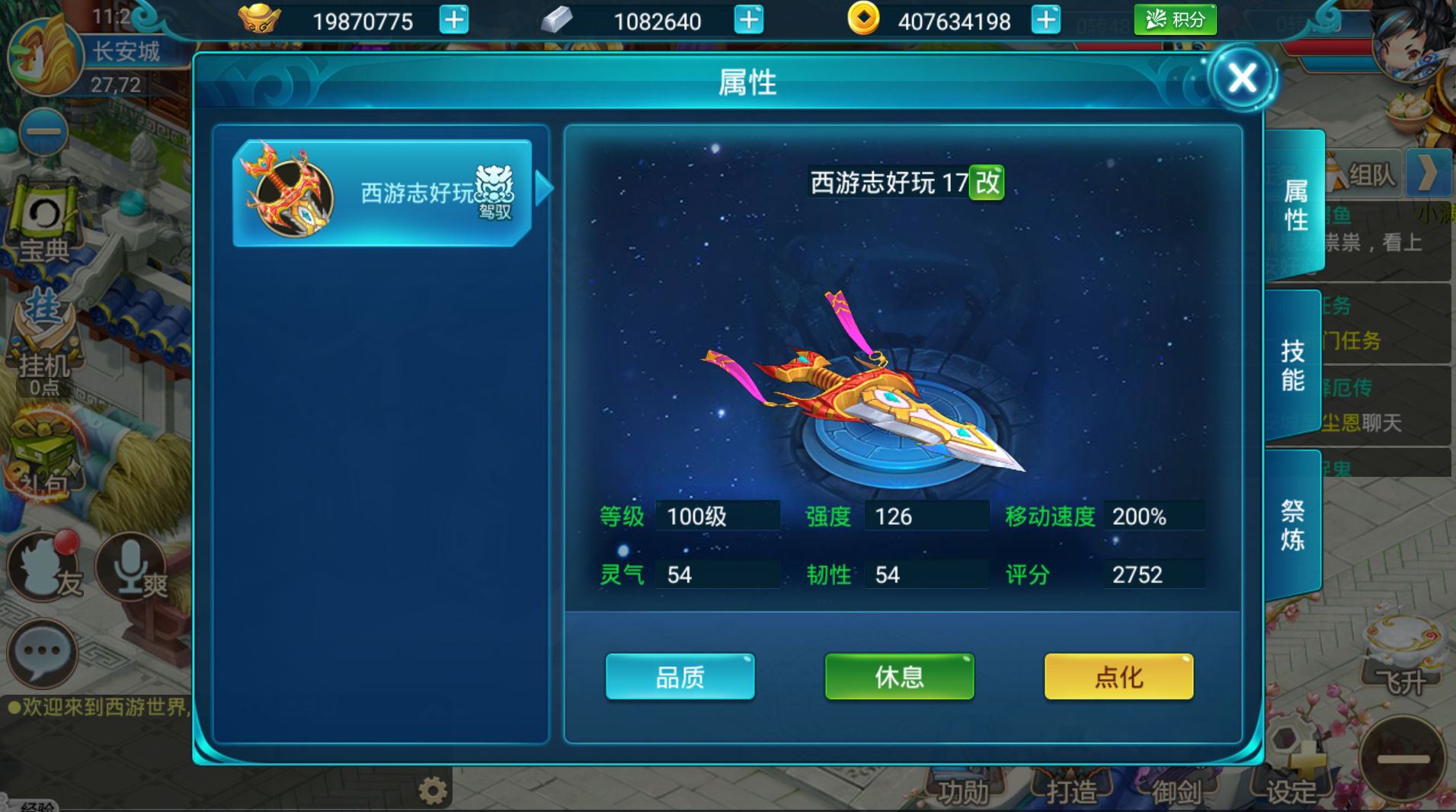Close the 属性 attribute window

click(x=1242, y=78)
